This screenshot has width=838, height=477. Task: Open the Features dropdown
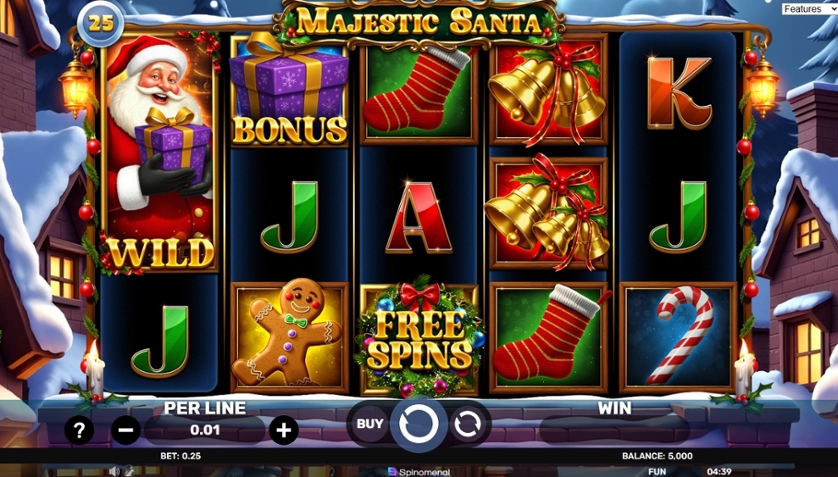(x=809, y=9)
